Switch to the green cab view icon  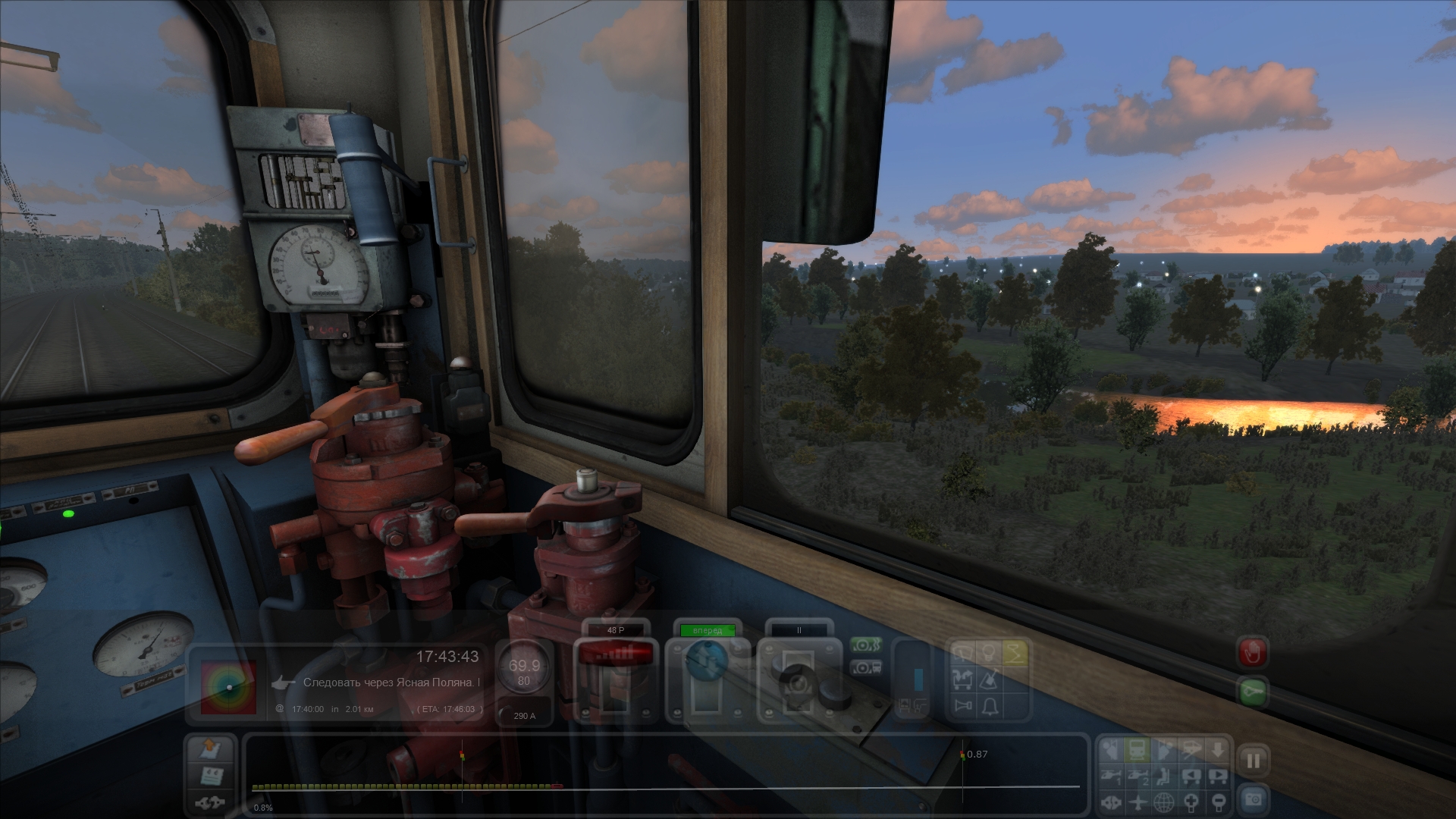(x=1137, y=750)
